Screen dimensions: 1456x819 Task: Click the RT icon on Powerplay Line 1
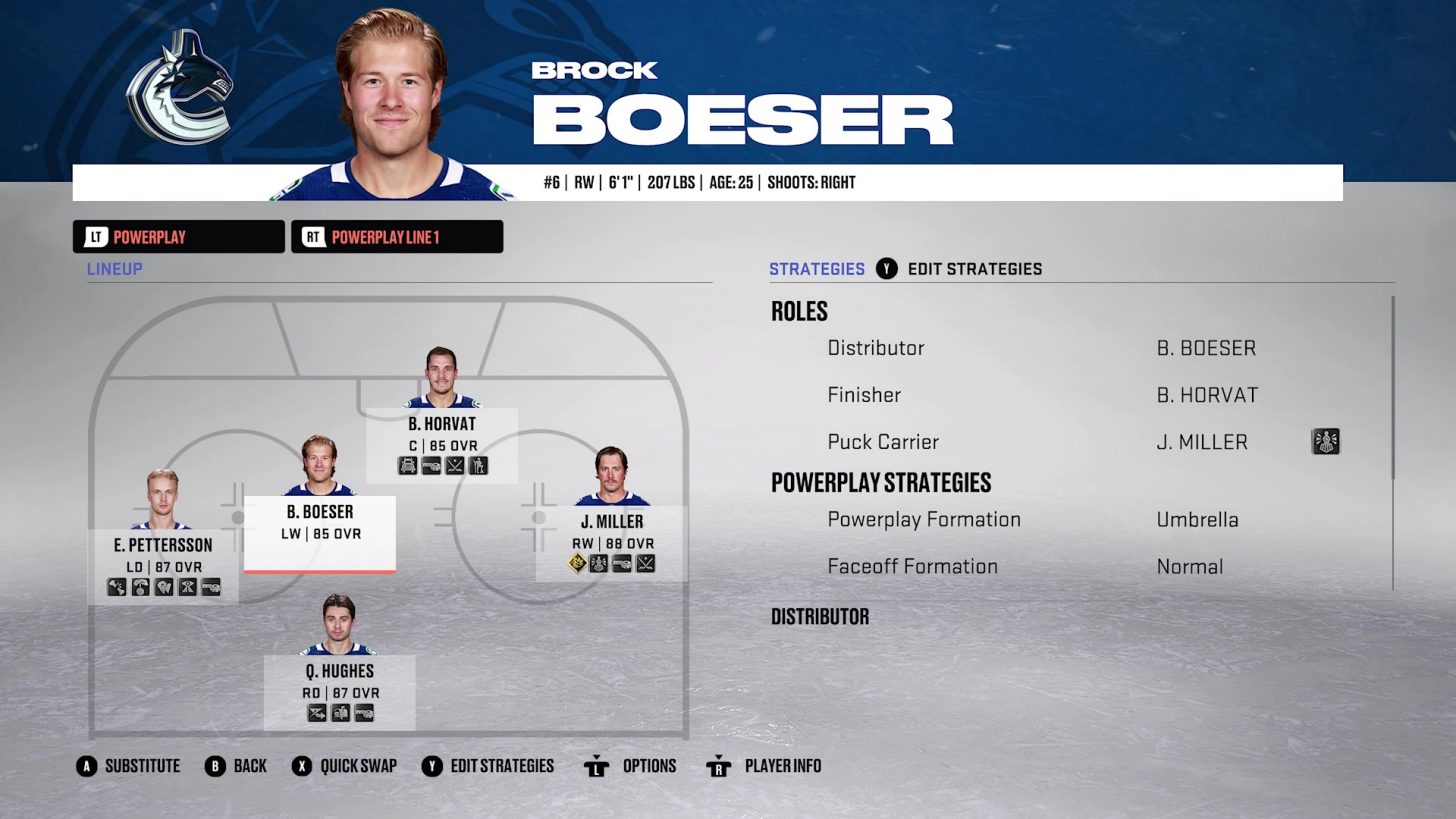(x=311, y=237)
